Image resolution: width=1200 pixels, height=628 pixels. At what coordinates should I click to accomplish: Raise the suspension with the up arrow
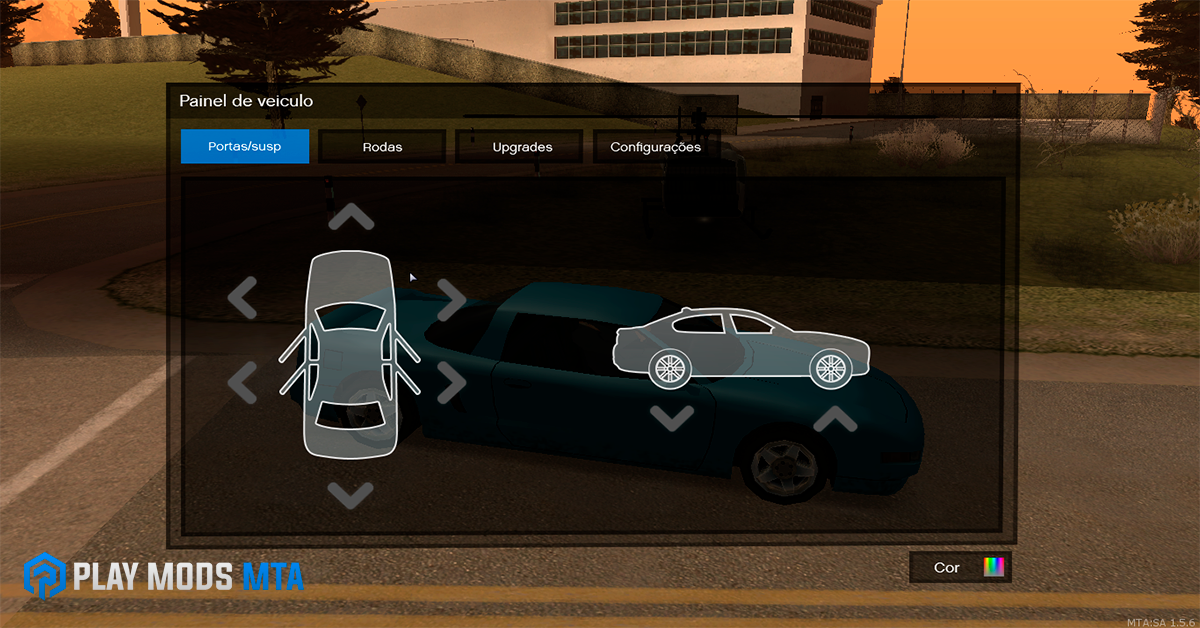[835, 418]
